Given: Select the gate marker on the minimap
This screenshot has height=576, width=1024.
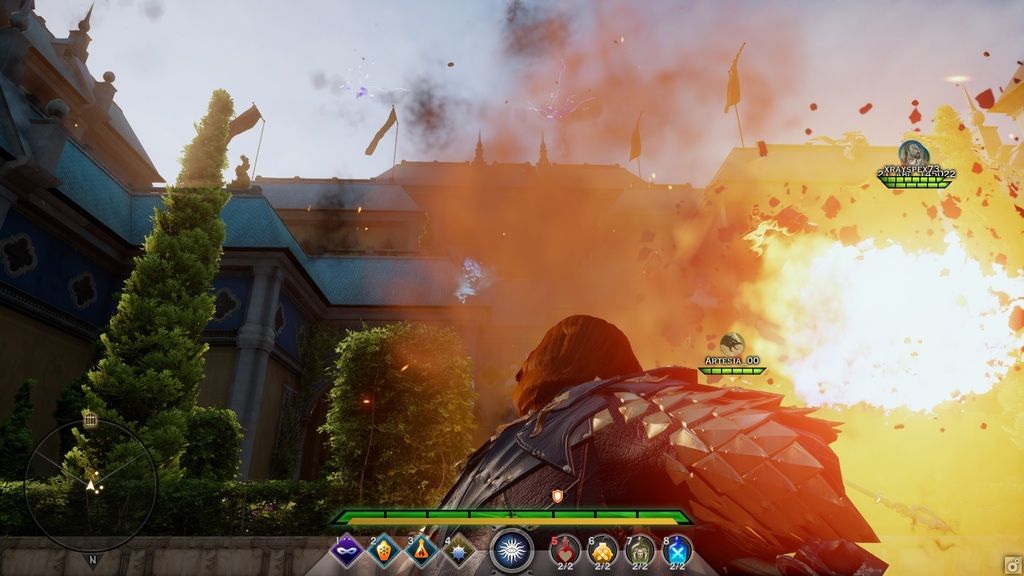Looking at the screenshot, I should 90,420.
